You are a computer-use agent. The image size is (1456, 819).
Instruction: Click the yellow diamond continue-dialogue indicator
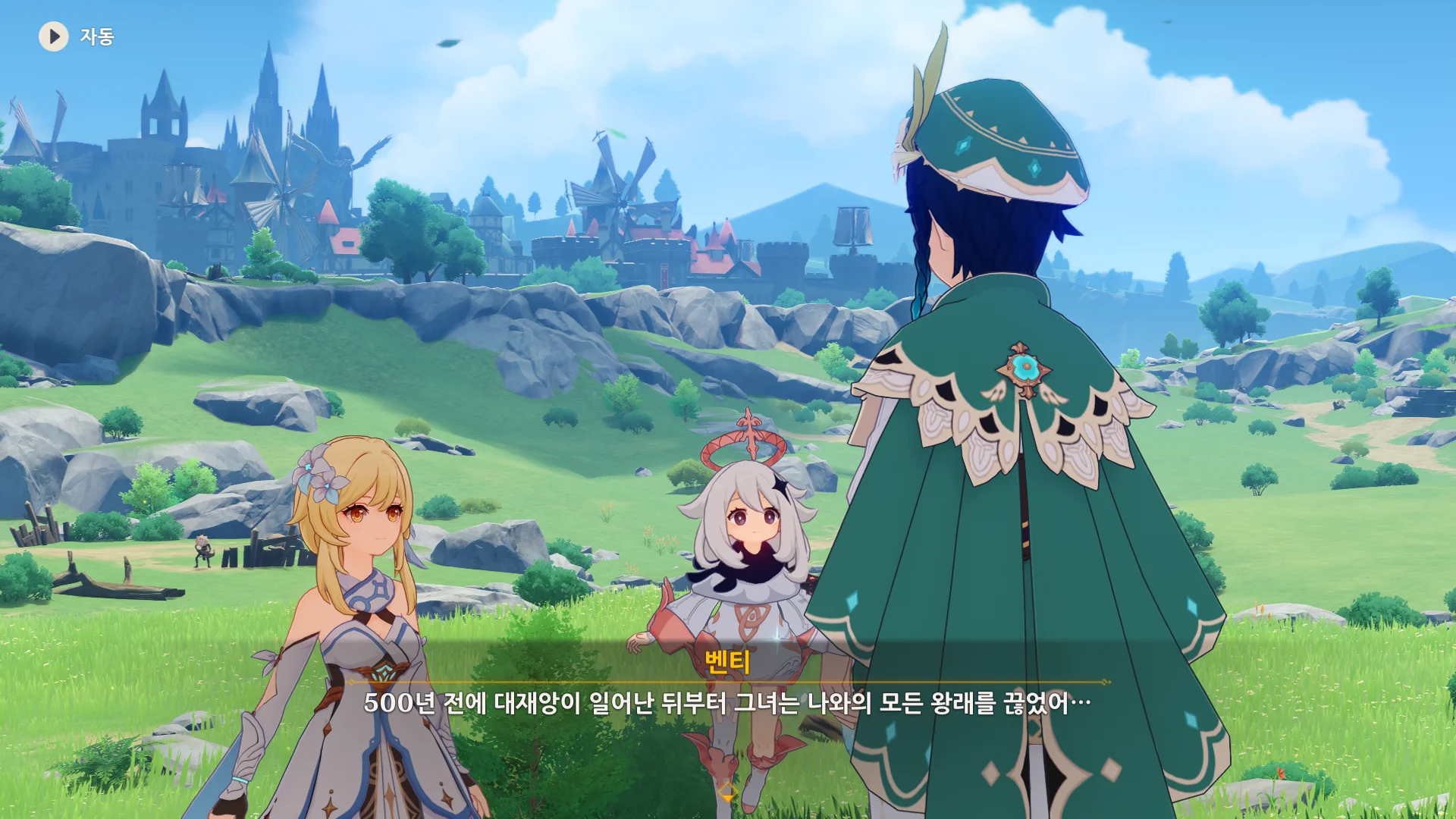point(727,792)
